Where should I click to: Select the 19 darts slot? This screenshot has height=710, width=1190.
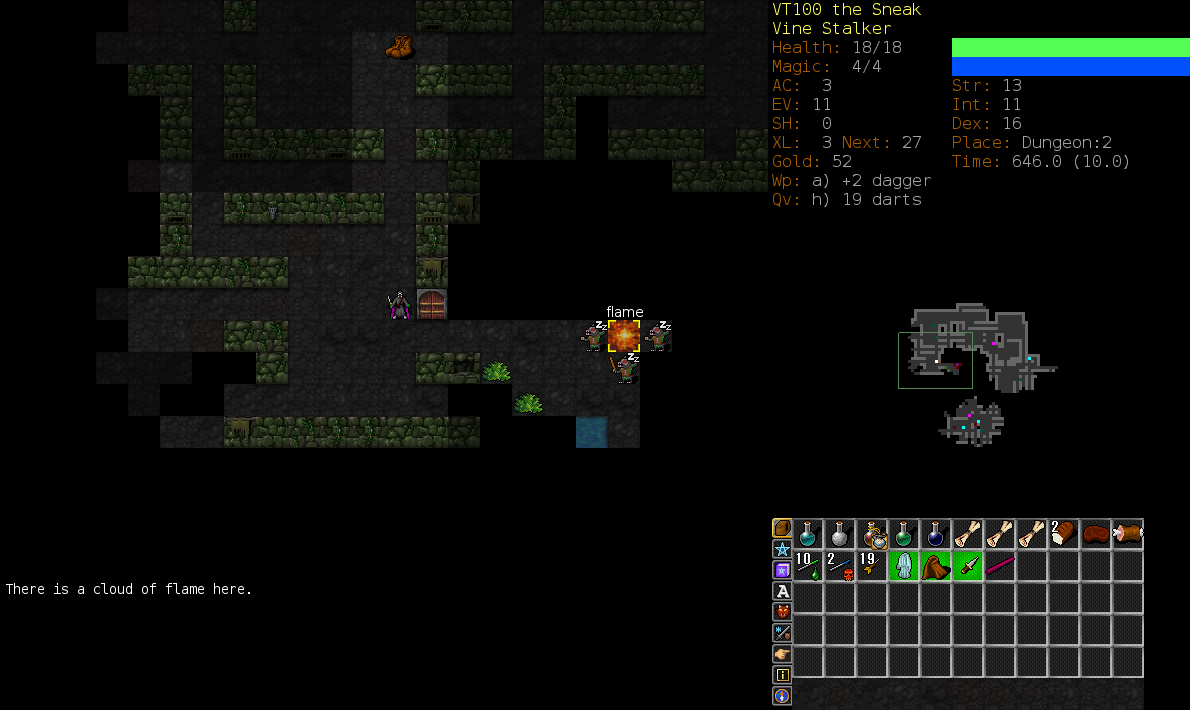(872, 566)
